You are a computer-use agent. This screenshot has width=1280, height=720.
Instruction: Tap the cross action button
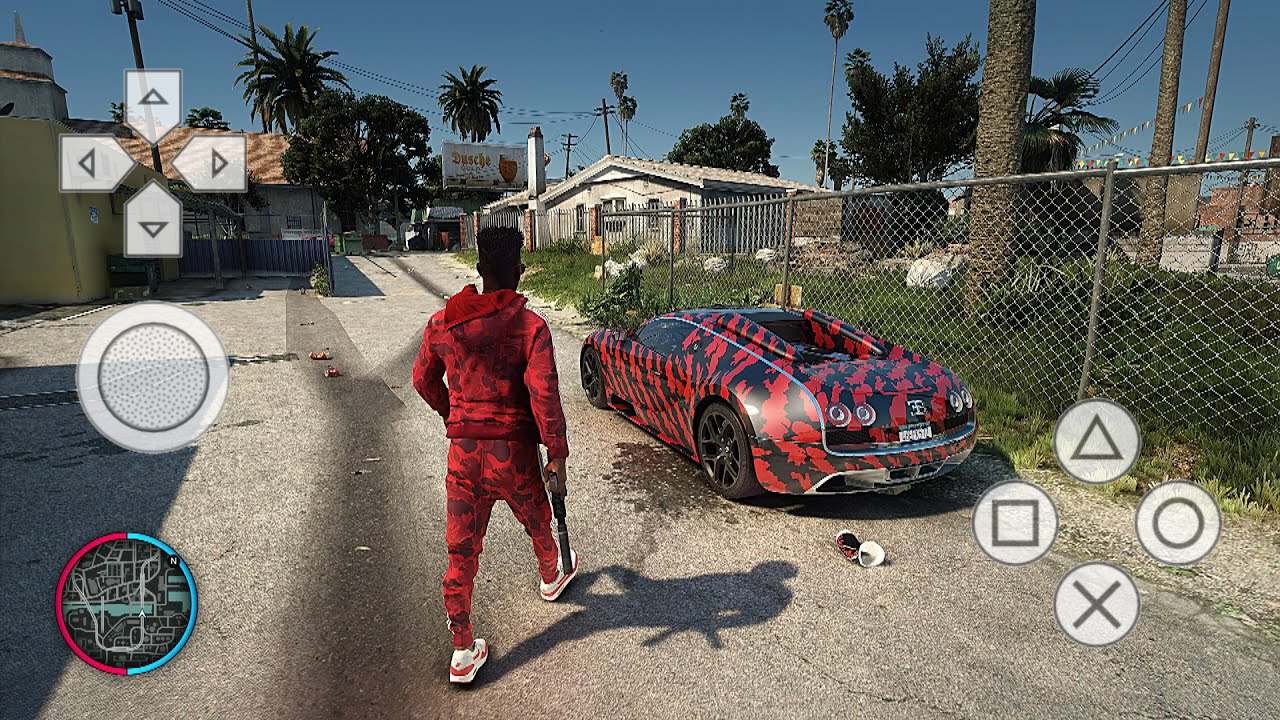click(1096, 603)
